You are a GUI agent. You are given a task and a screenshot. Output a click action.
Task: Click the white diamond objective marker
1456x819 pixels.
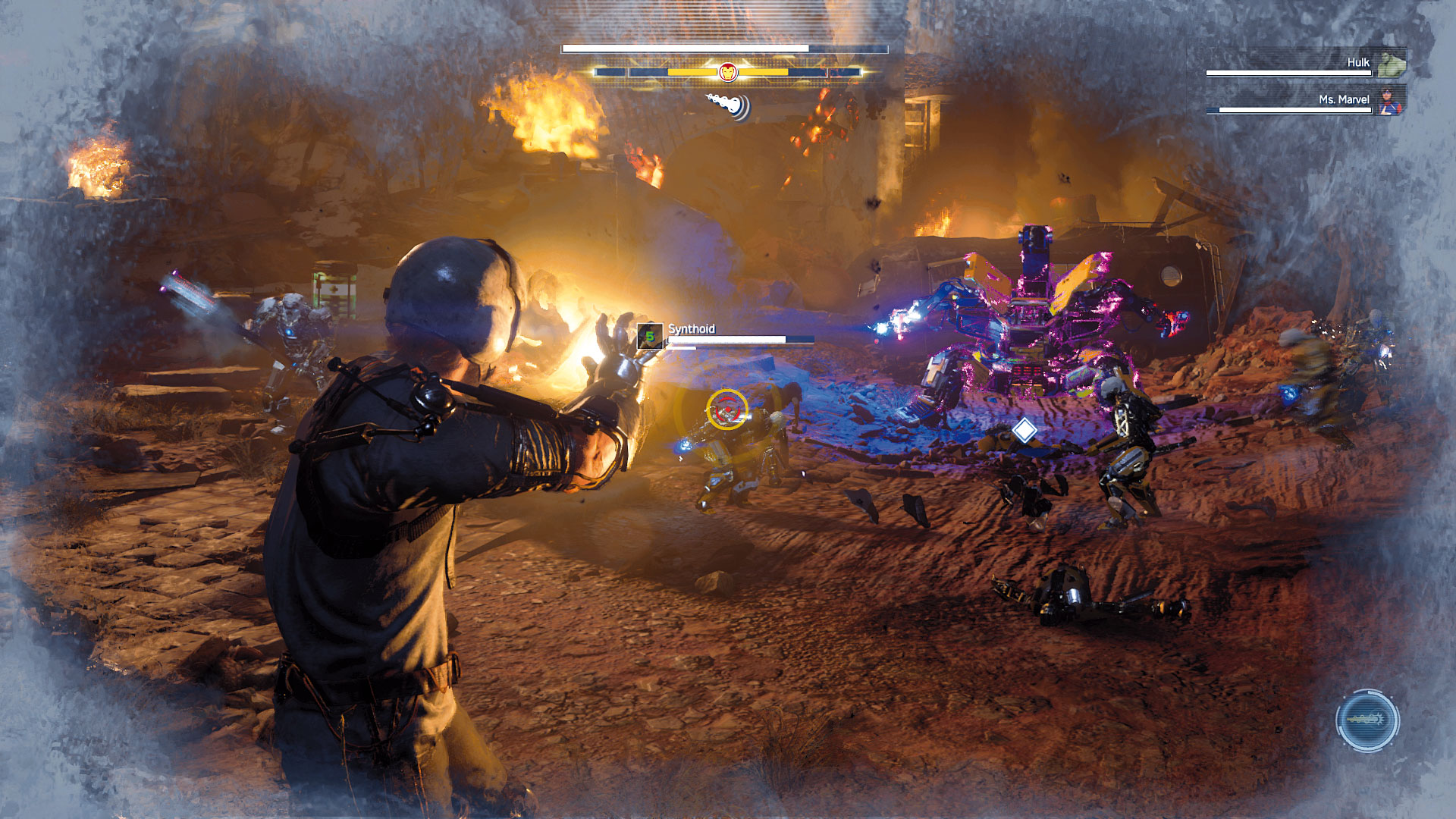pyautogui.click(x=1025, y=430)
